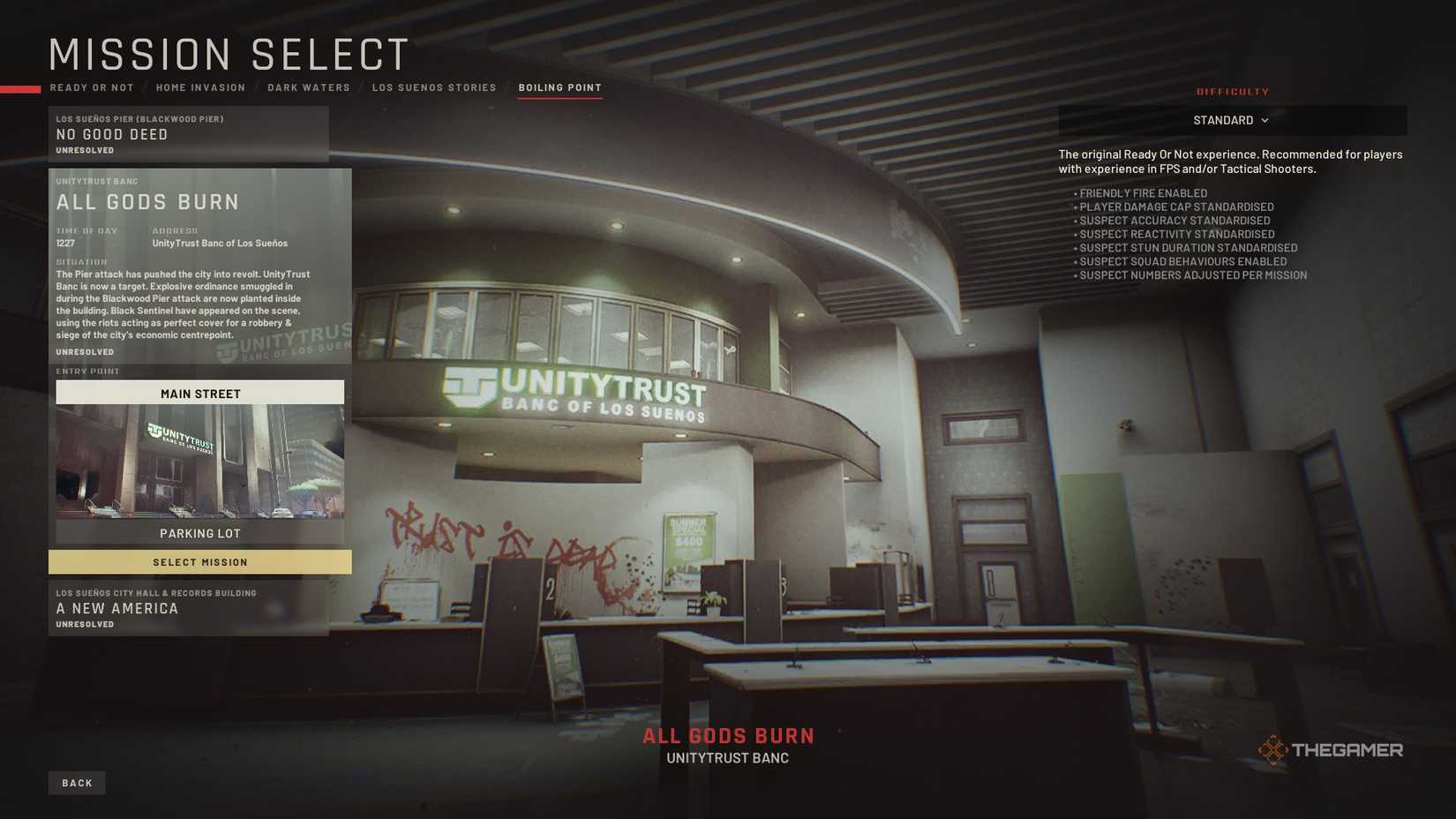1456x819 pixels.
Task: Click the Mission Select title heading
Action: click(228, 55)
